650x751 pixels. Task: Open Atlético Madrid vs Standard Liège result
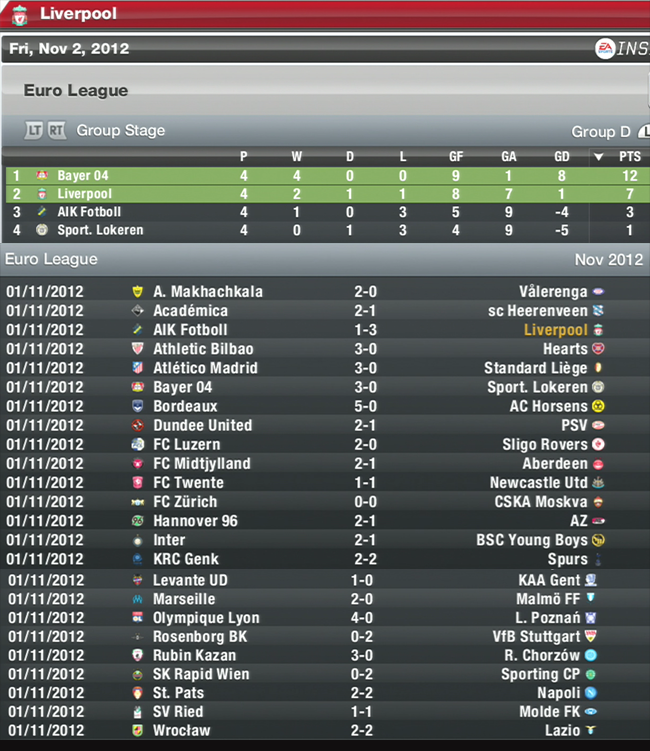[x=364, y=368]
